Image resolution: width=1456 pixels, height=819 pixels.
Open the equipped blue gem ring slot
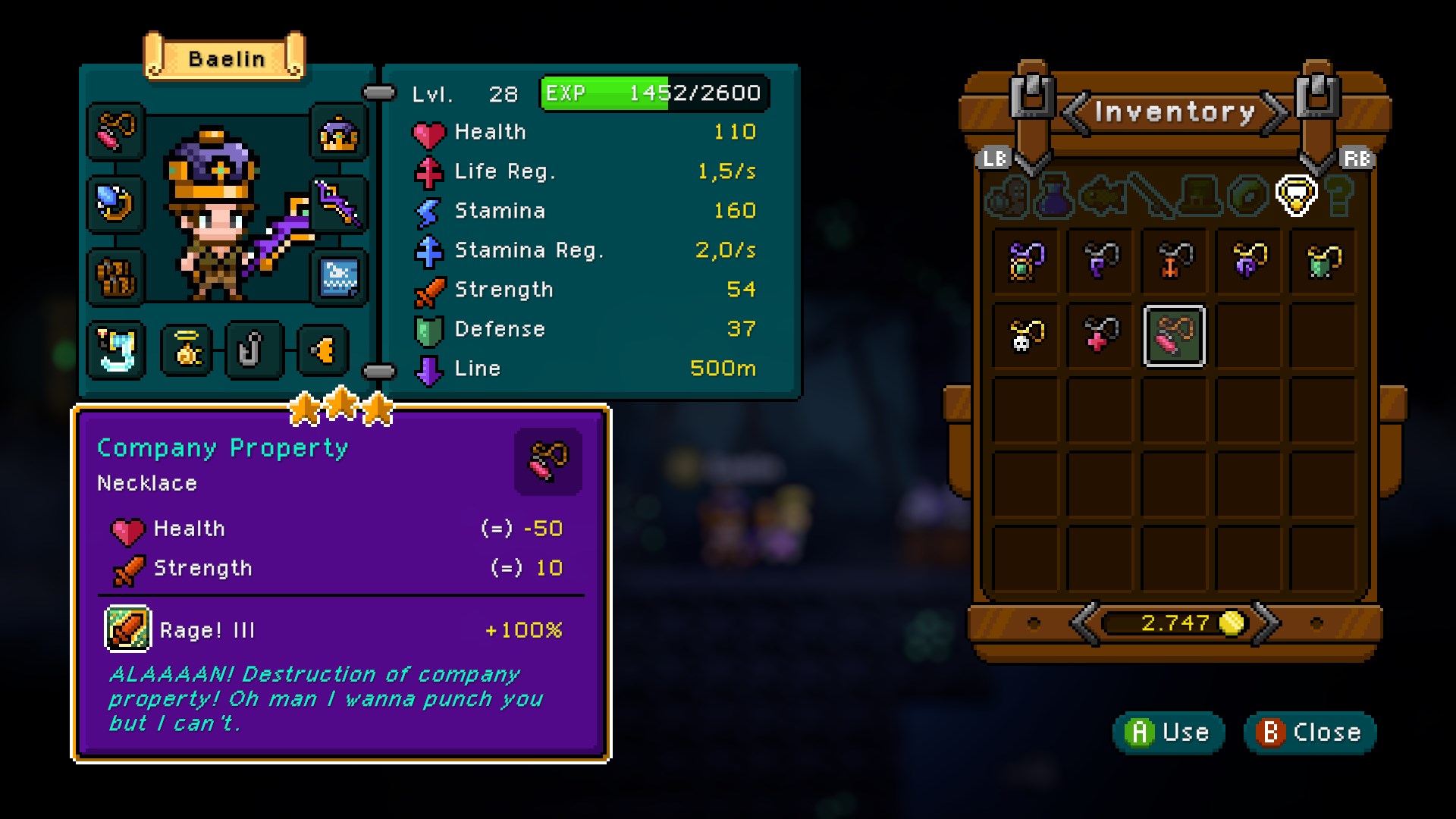(115, 203)
